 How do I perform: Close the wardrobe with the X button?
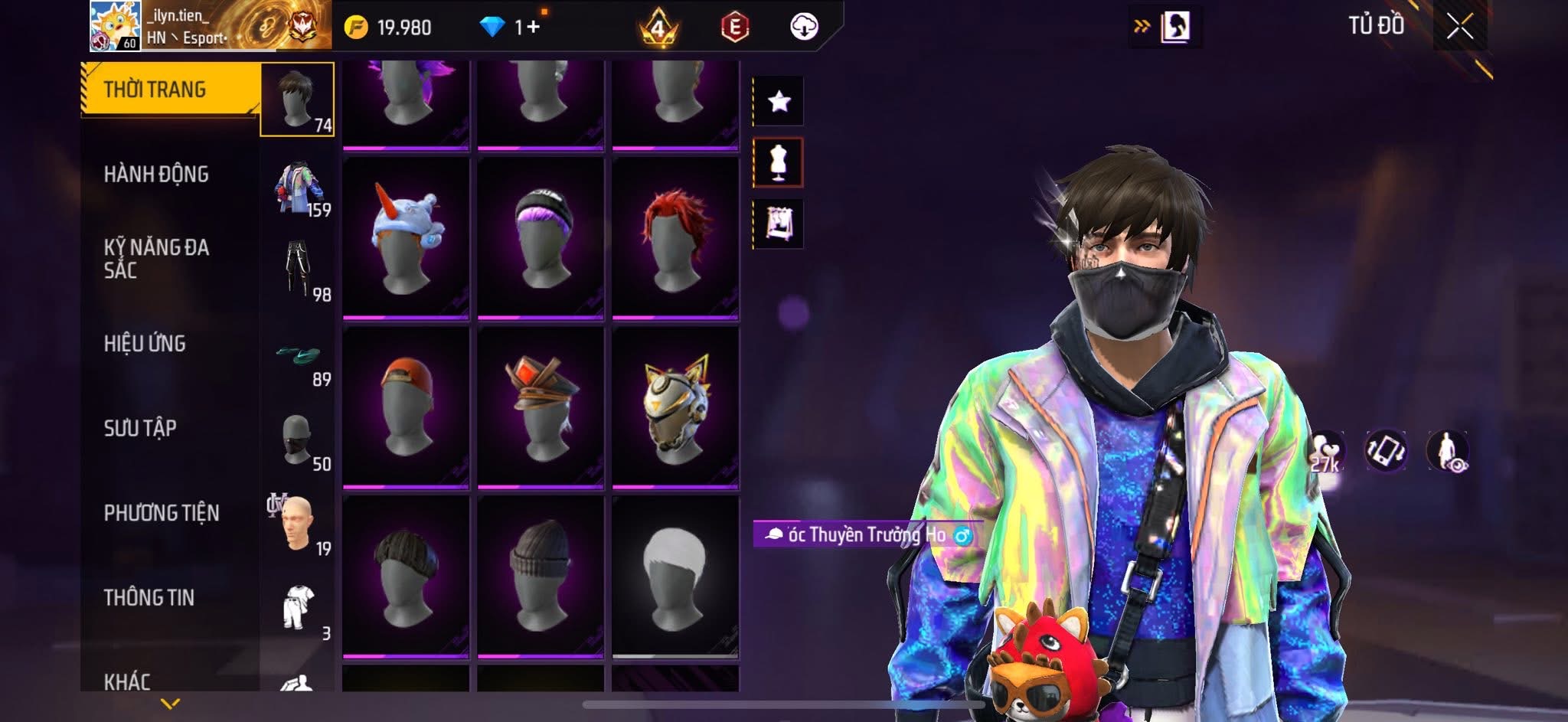click(1459, 28)
